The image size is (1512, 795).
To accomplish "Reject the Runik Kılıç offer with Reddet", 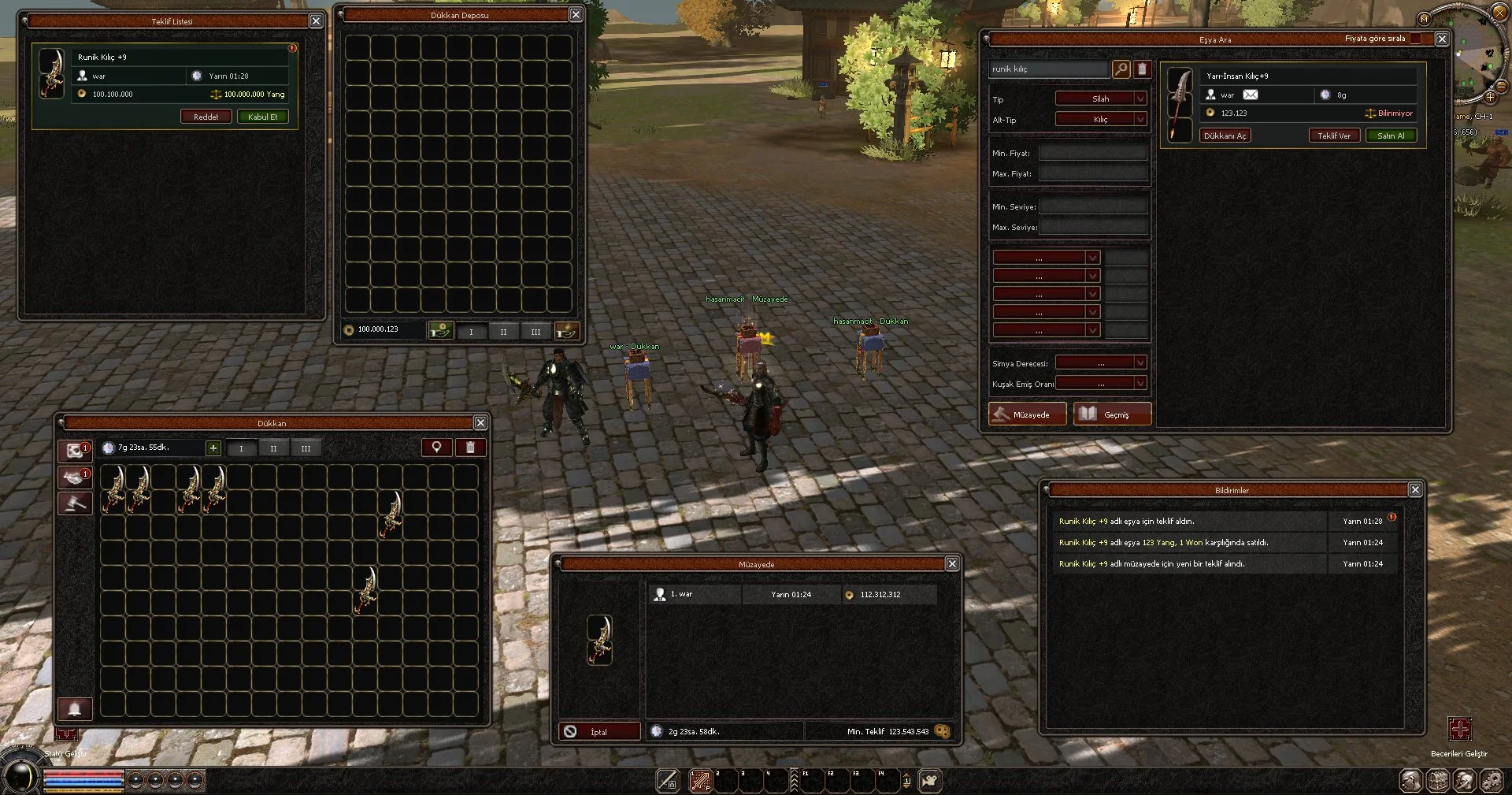I will (206, 117).
